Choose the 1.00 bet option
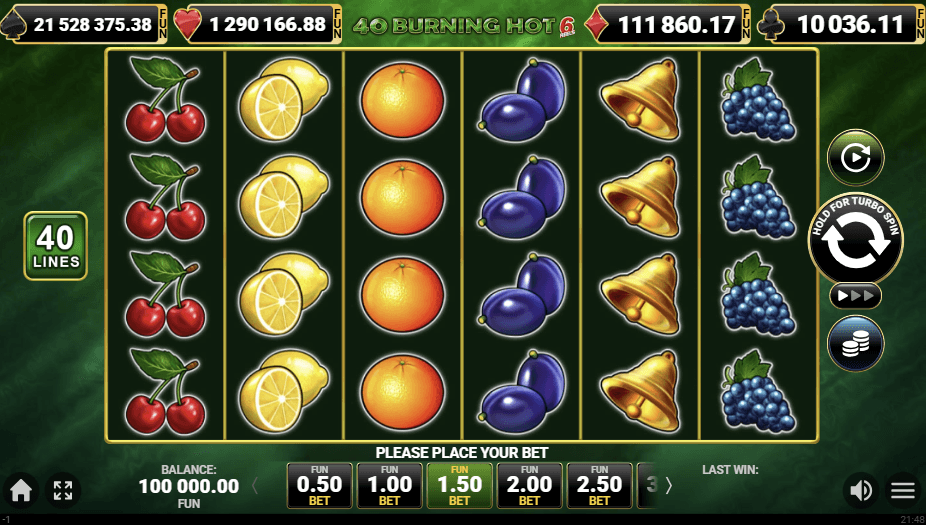Screen dimensions: 926x525 tap(390, 486)
